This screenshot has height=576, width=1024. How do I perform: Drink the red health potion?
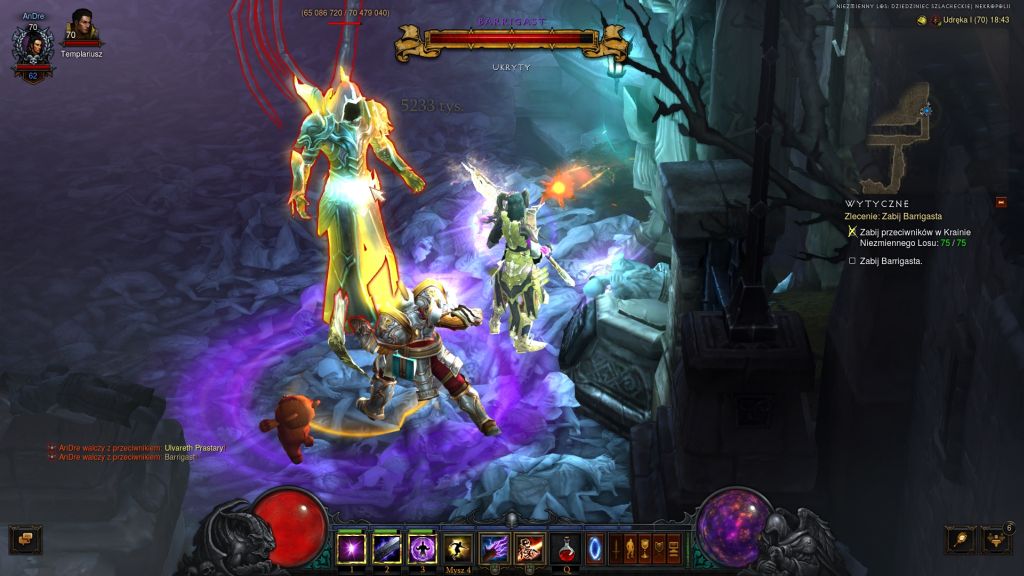[x=565, y=548]
